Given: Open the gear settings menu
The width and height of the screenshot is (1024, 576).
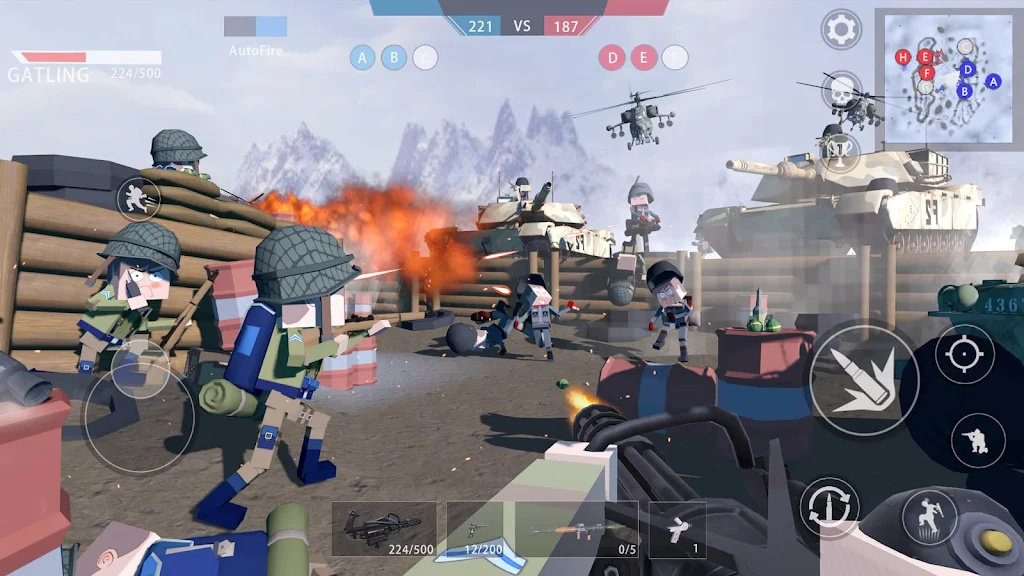Looking at the screenshot, I should coord(841,30).
